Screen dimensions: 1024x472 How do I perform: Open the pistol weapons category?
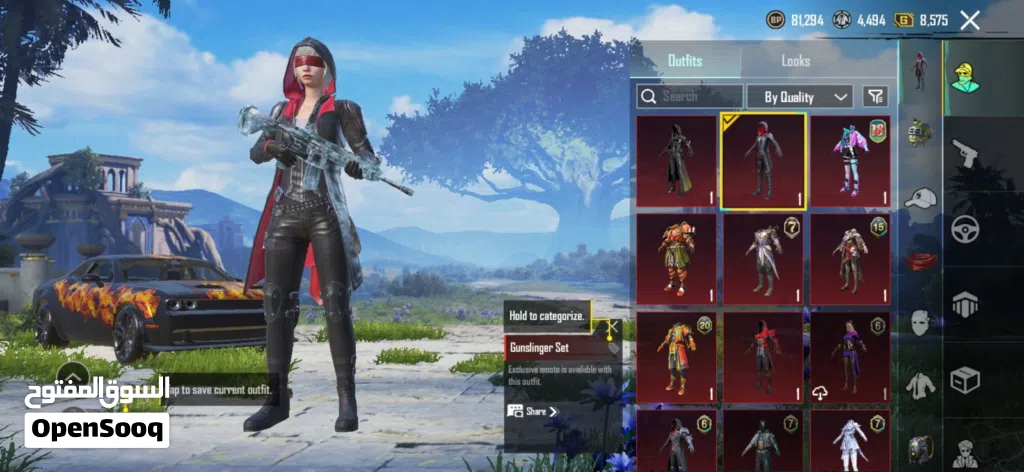[964, 155]
